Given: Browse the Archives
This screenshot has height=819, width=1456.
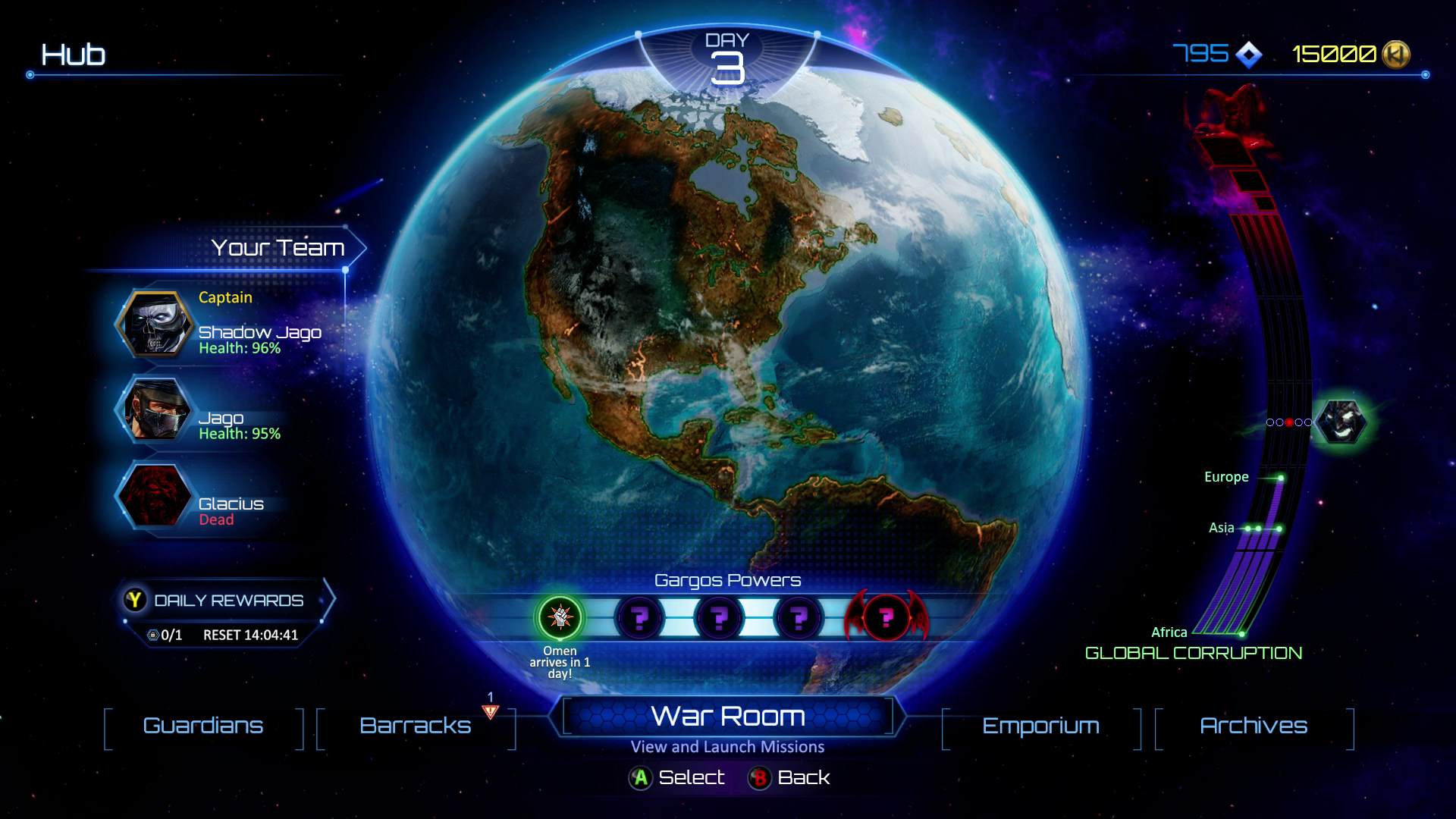Looking at the screenshot, I should coord(1254,726).
